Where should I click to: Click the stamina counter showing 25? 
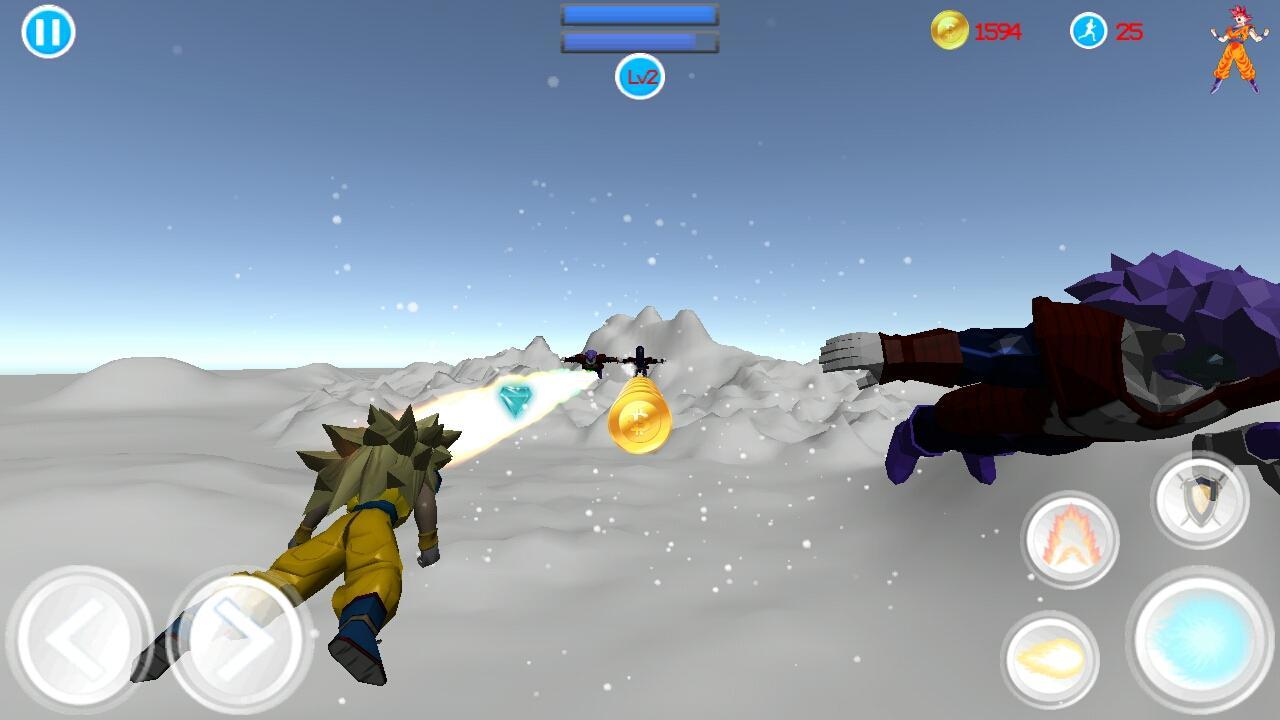(1131, 31)
